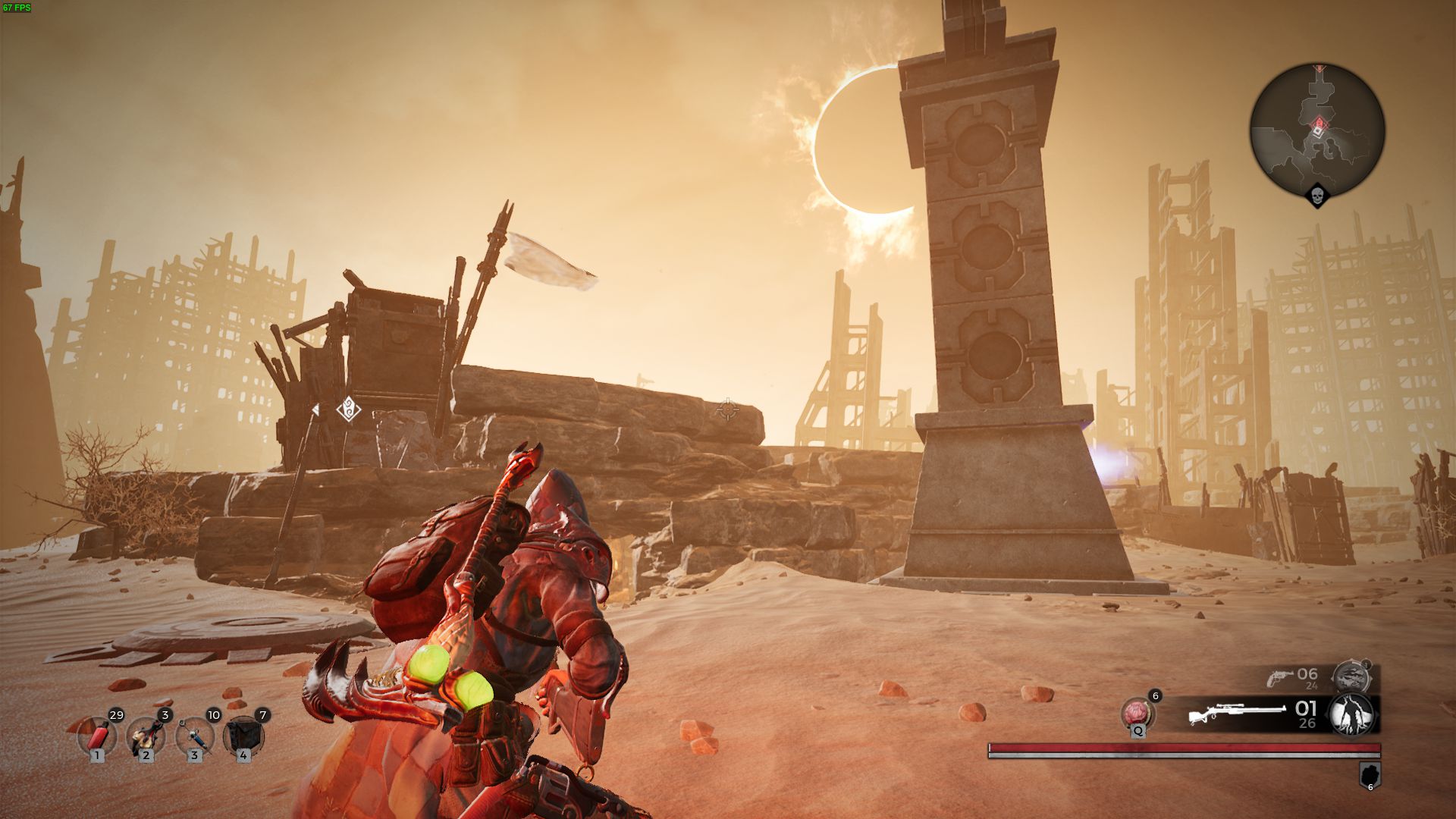Select the red canister consumable in slot 1
Image resolution: width=1456 pixels, height=819 pixels.
(97, 736)
